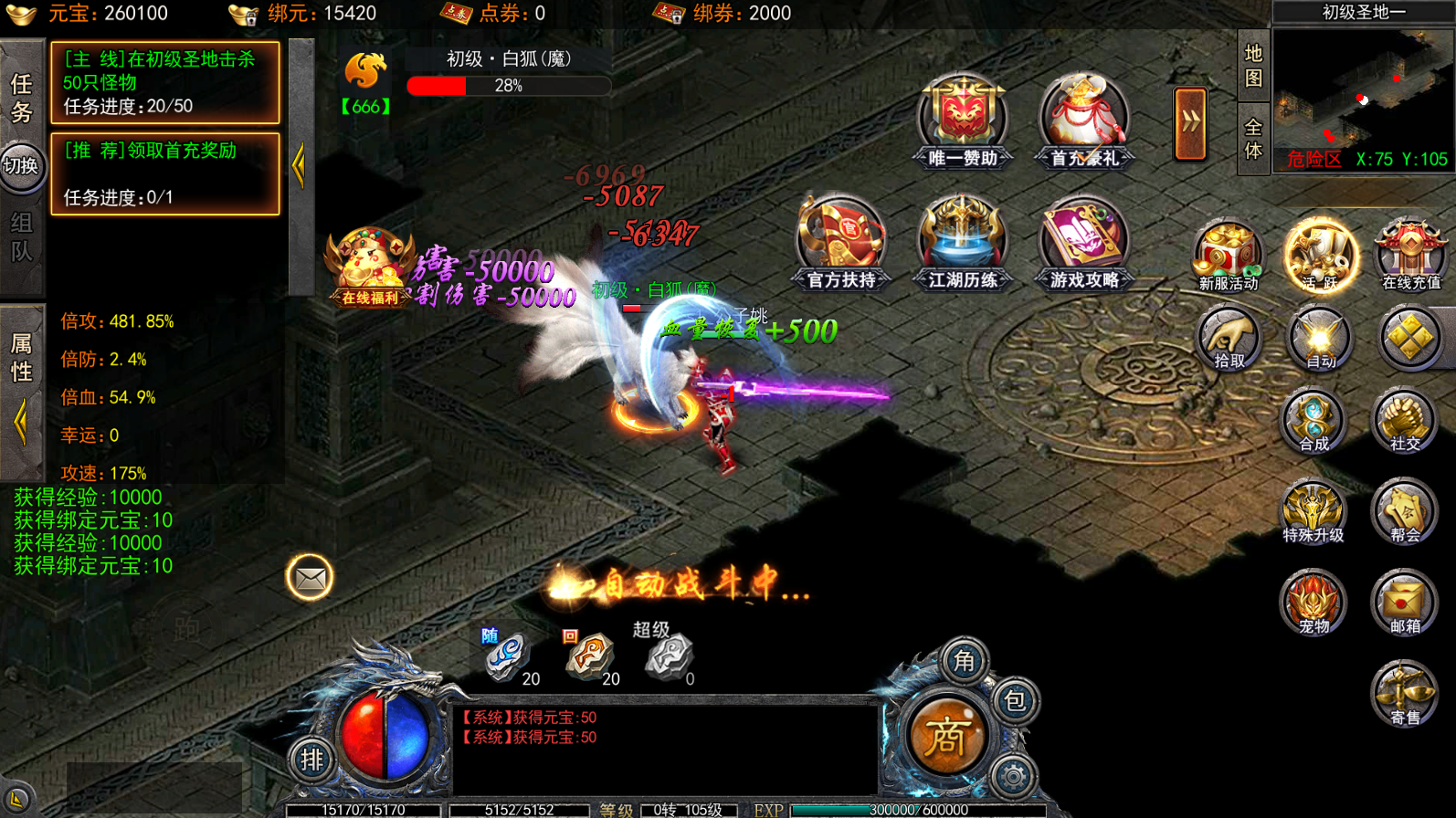Open the 特殊升级 special upgrade menu

pos(1313,512)
